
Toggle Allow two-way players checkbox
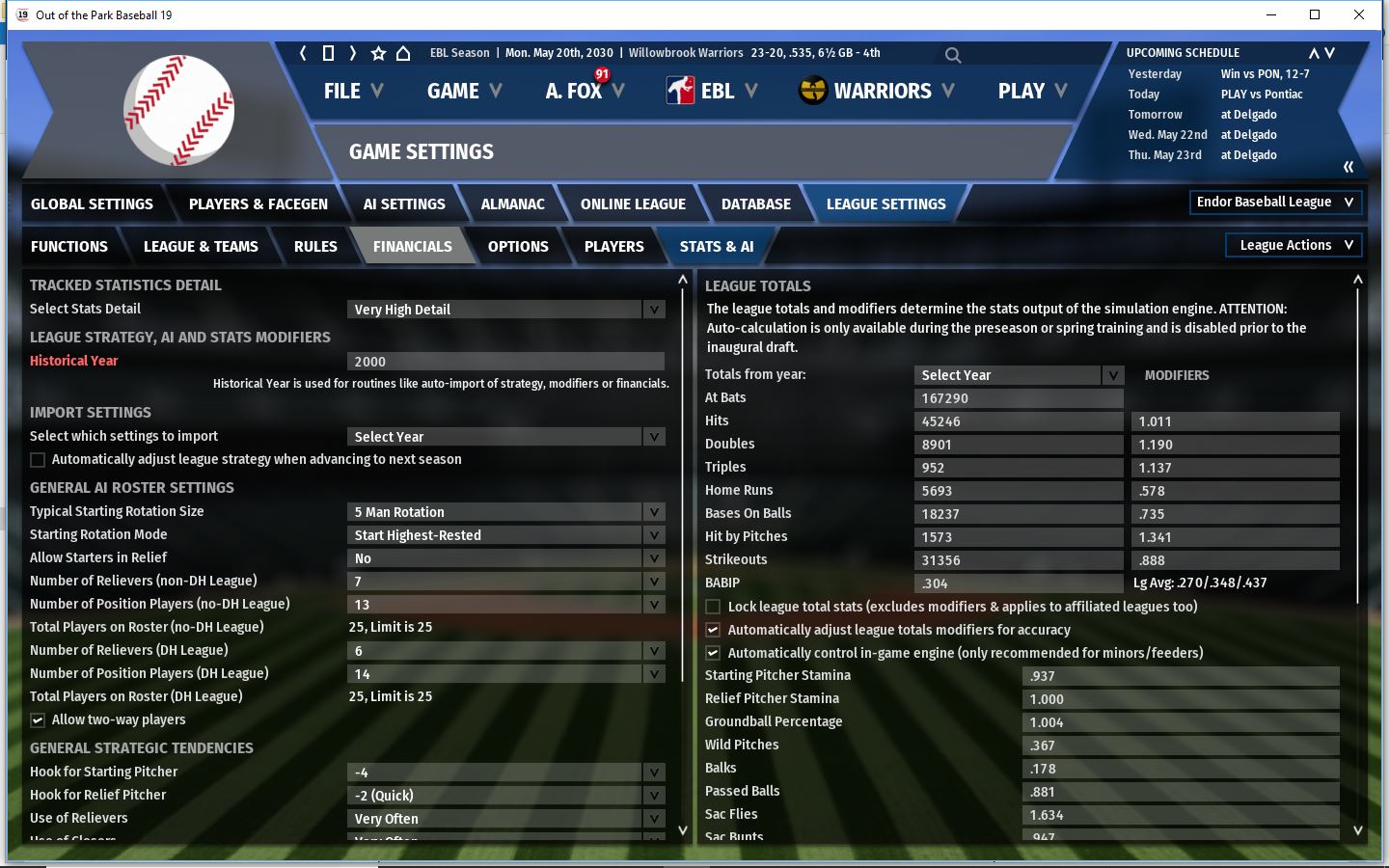coord(38,720)
